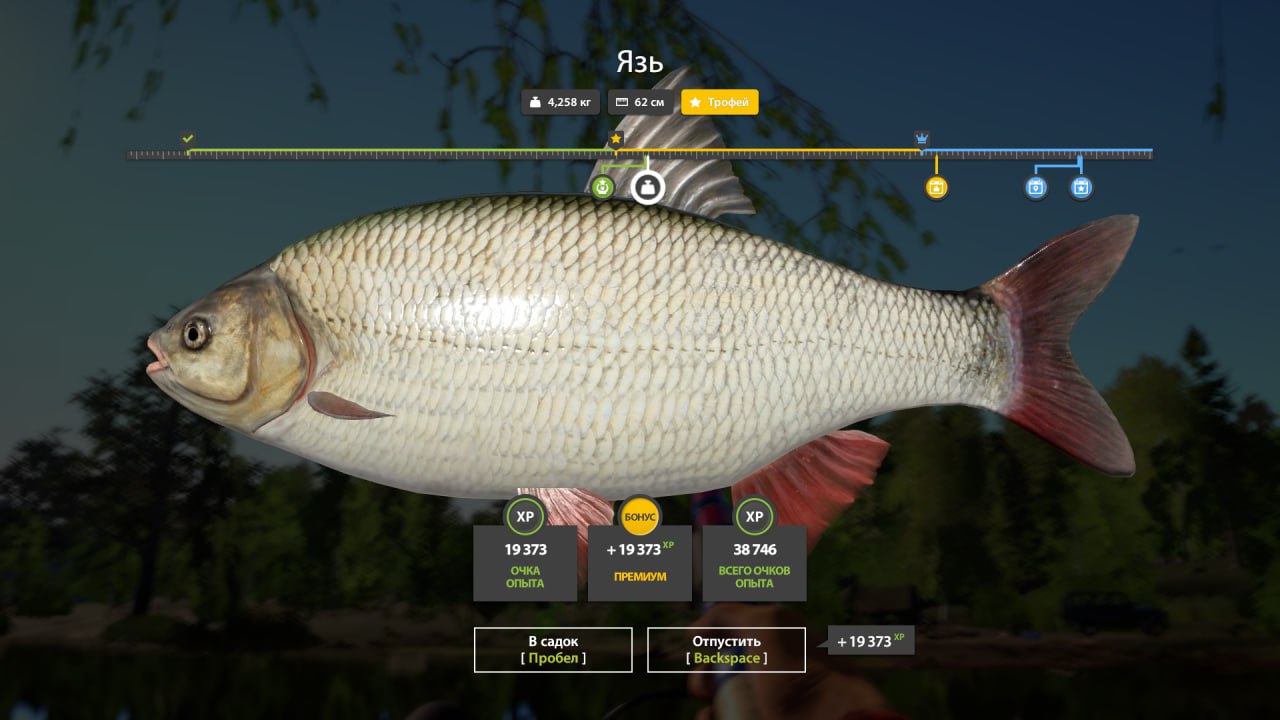The height and width of the screenshot is (720, 1280).
Task: Select the white weight marker on scale
Action: 648,187
